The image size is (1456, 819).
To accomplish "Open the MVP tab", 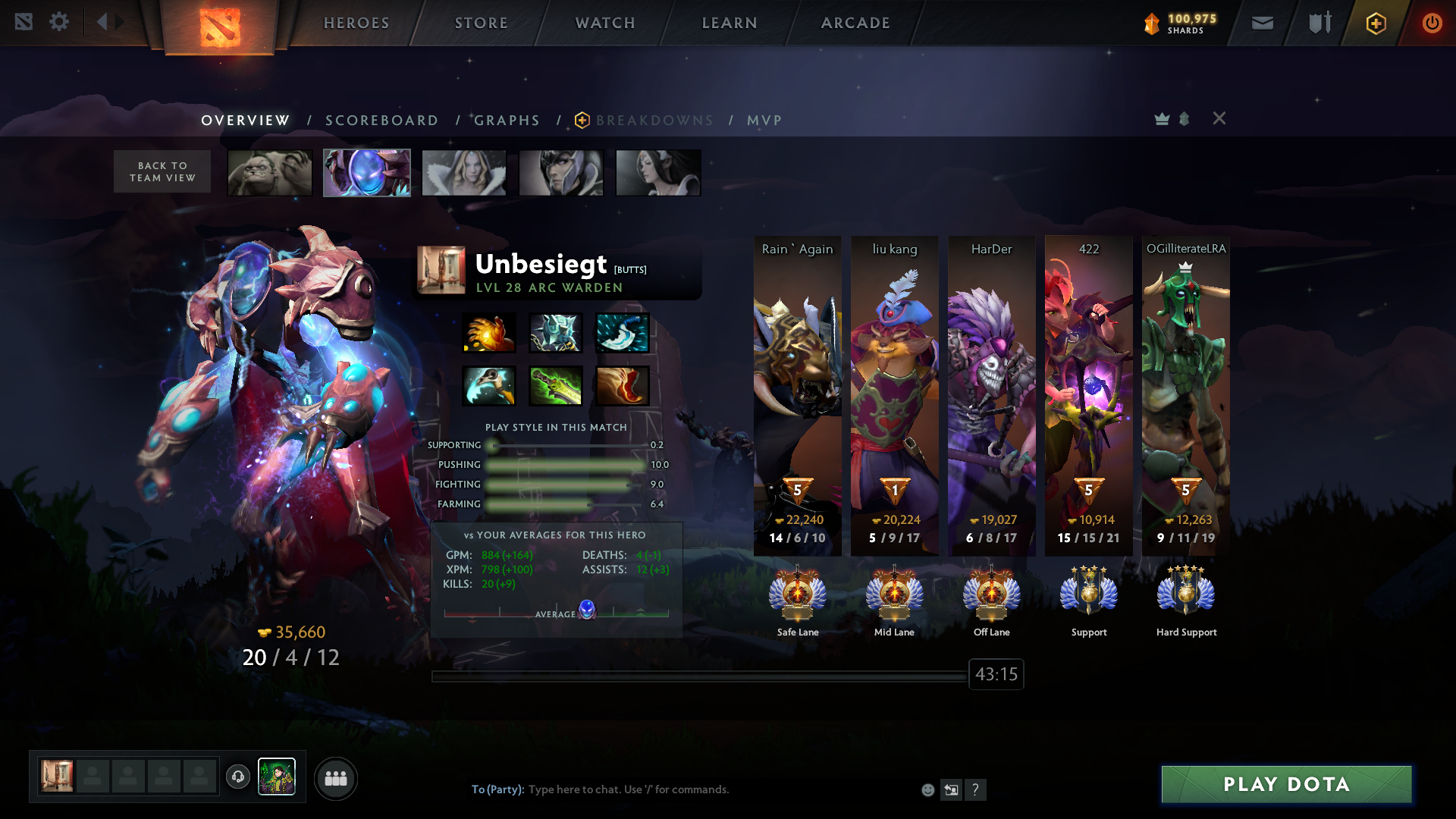I will click(x=764, y=121).
